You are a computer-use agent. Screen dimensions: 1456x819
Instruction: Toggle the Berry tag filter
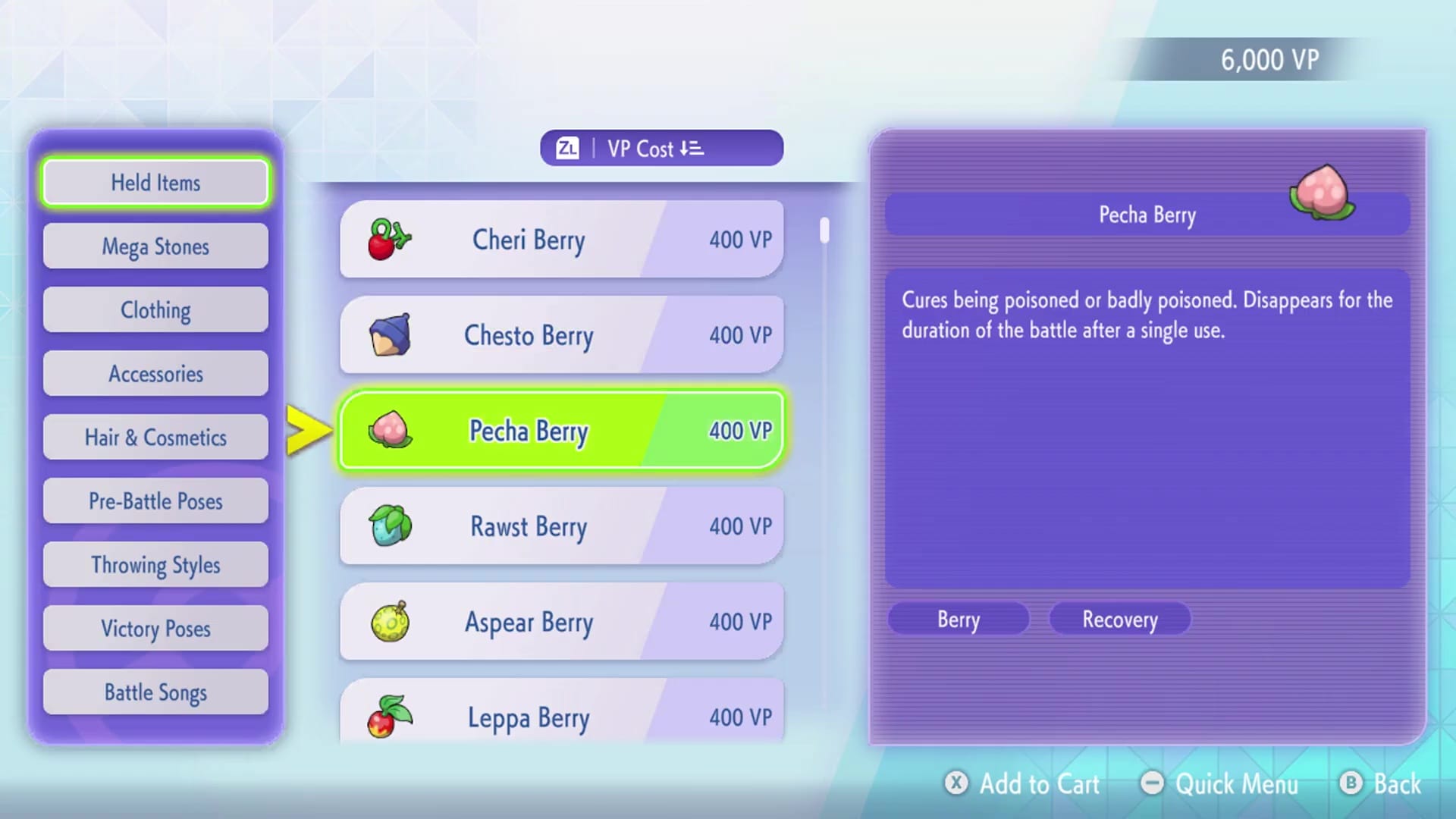[958, 619]
